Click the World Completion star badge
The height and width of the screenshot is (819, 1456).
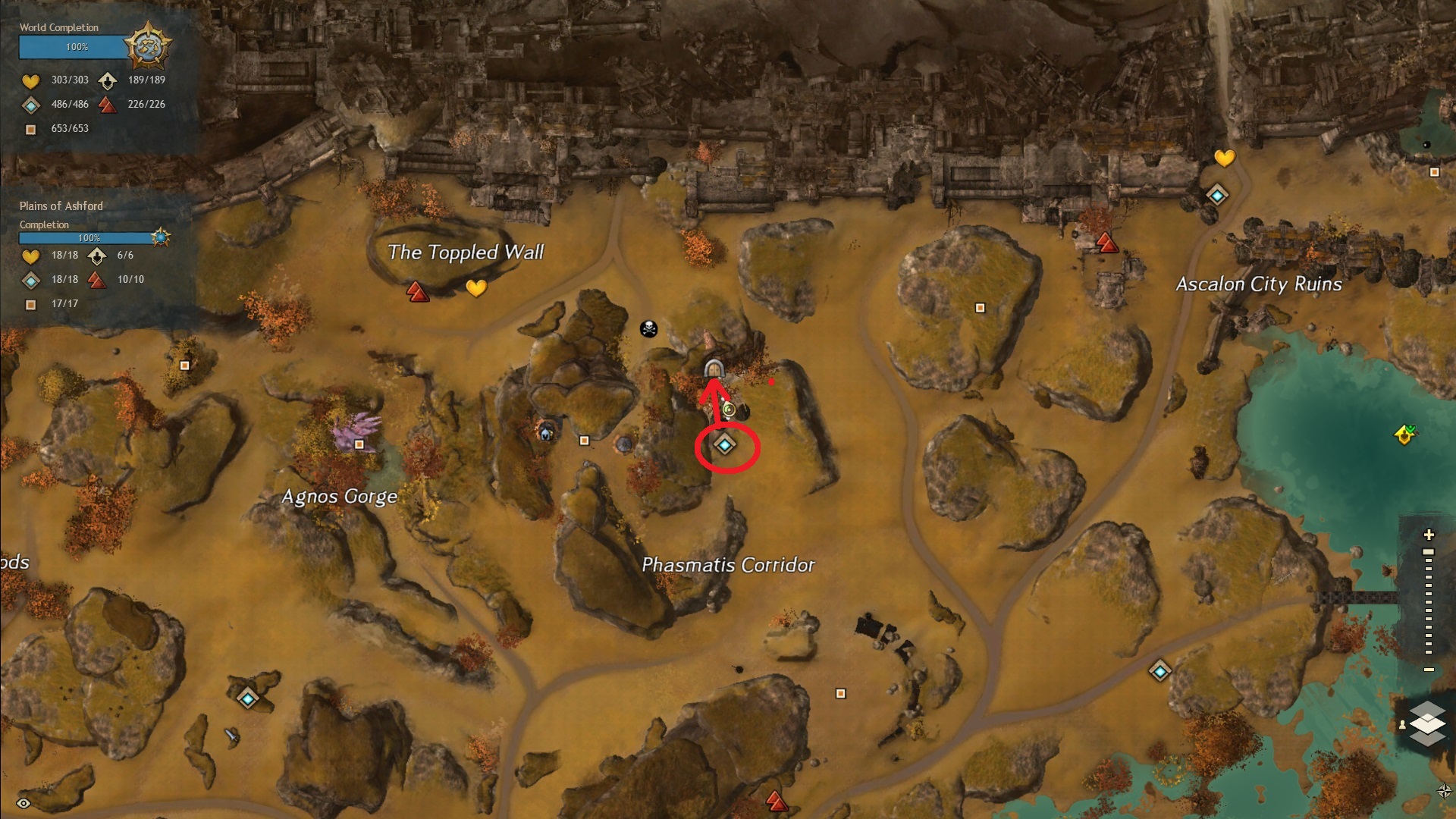147,45
